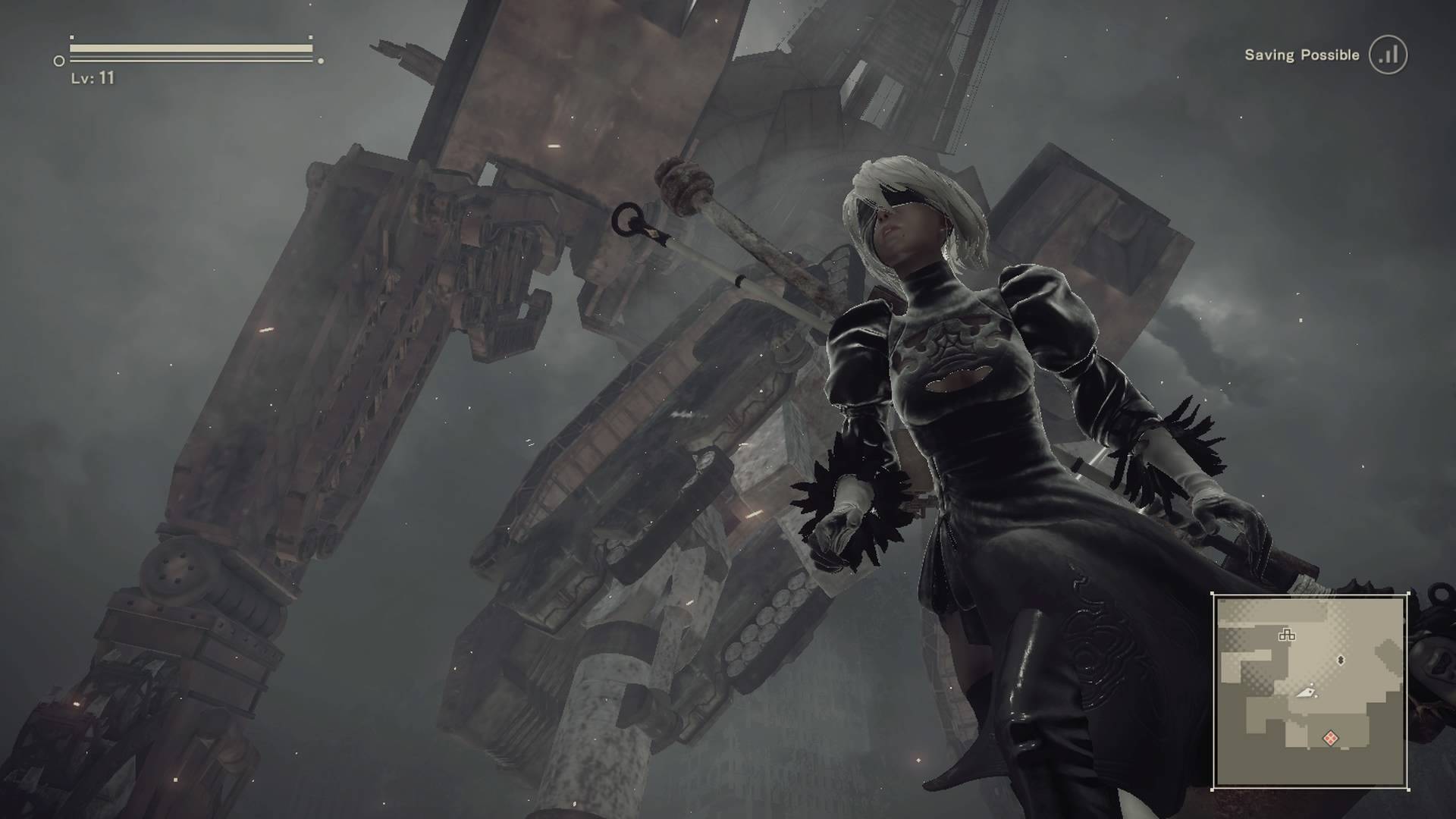Click the access point symbol on the minimap

(1287, 635)
